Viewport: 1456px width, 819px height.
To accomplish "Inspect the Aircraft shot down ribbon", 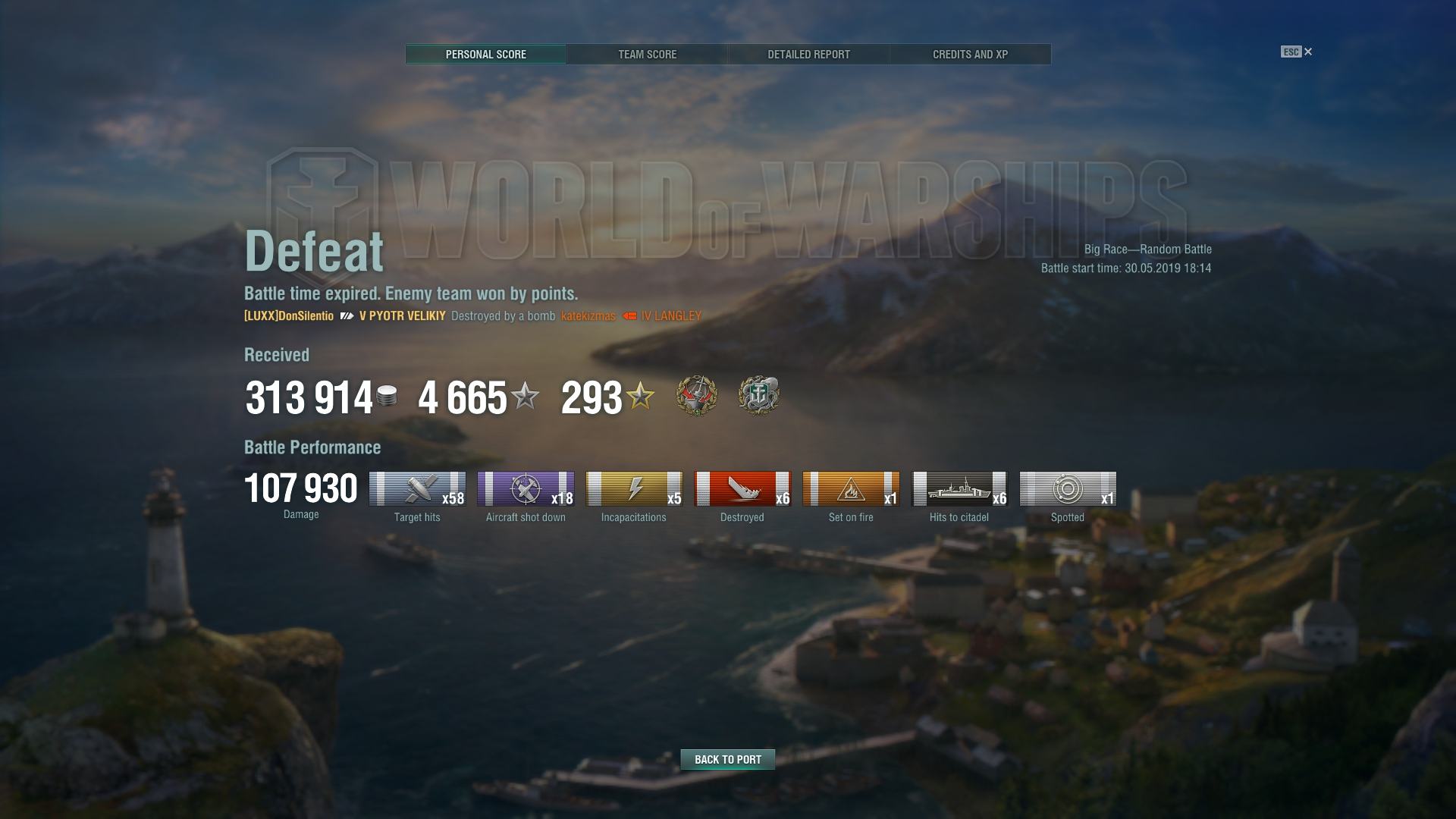I will point(526,489).
